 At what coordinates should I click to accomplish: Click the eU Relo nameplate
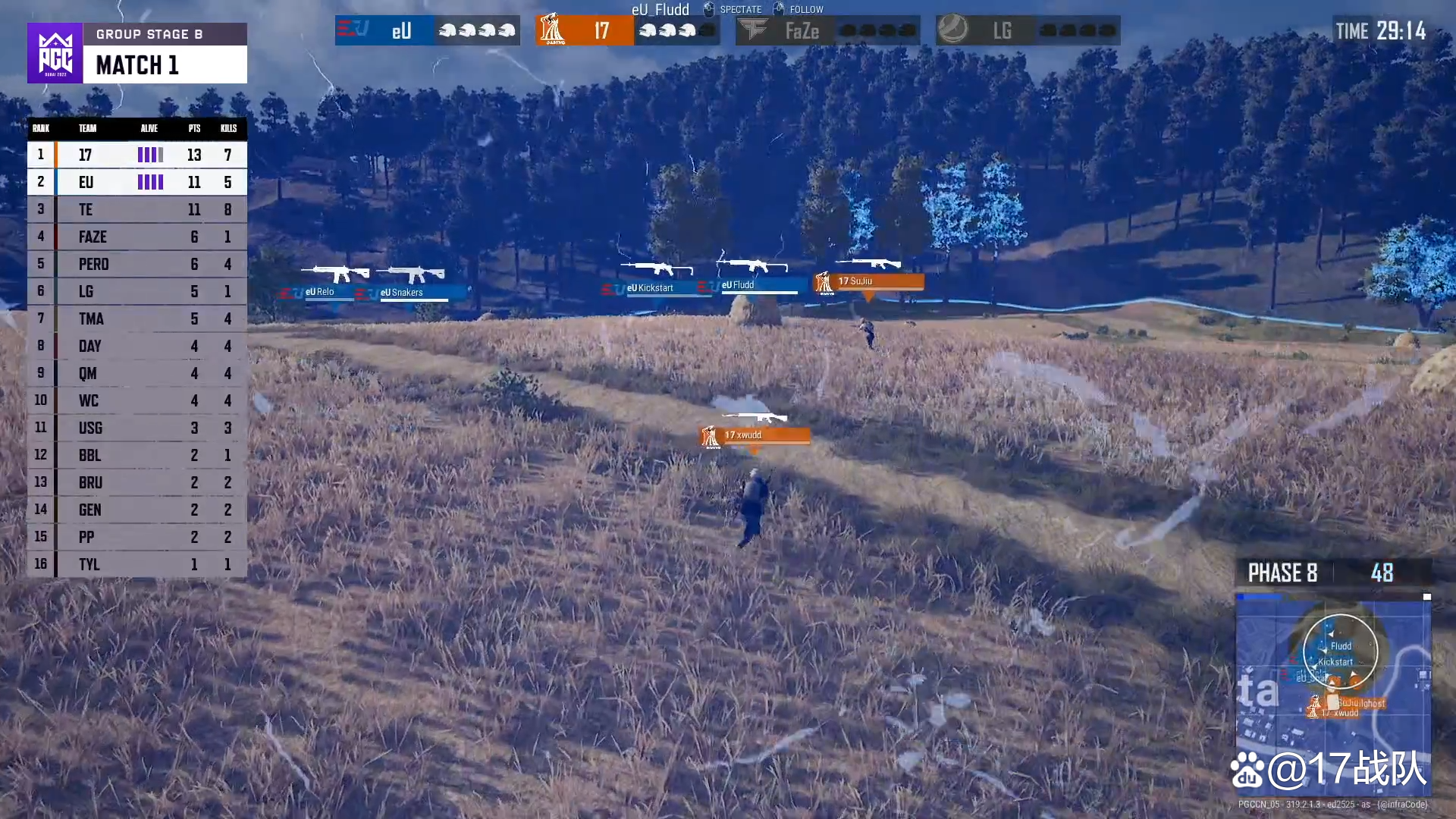pyautogui.click(x=319, y=292)
